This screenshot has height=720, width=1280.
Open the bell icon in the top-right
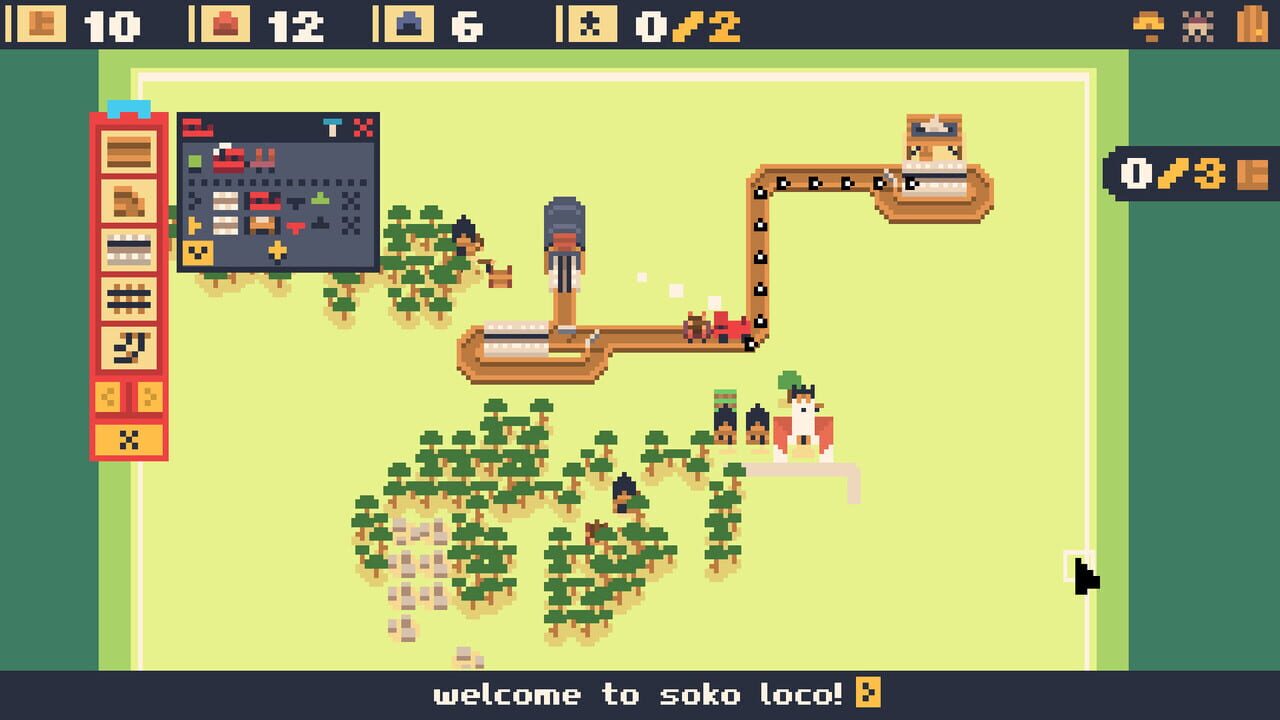[1148, 23]
